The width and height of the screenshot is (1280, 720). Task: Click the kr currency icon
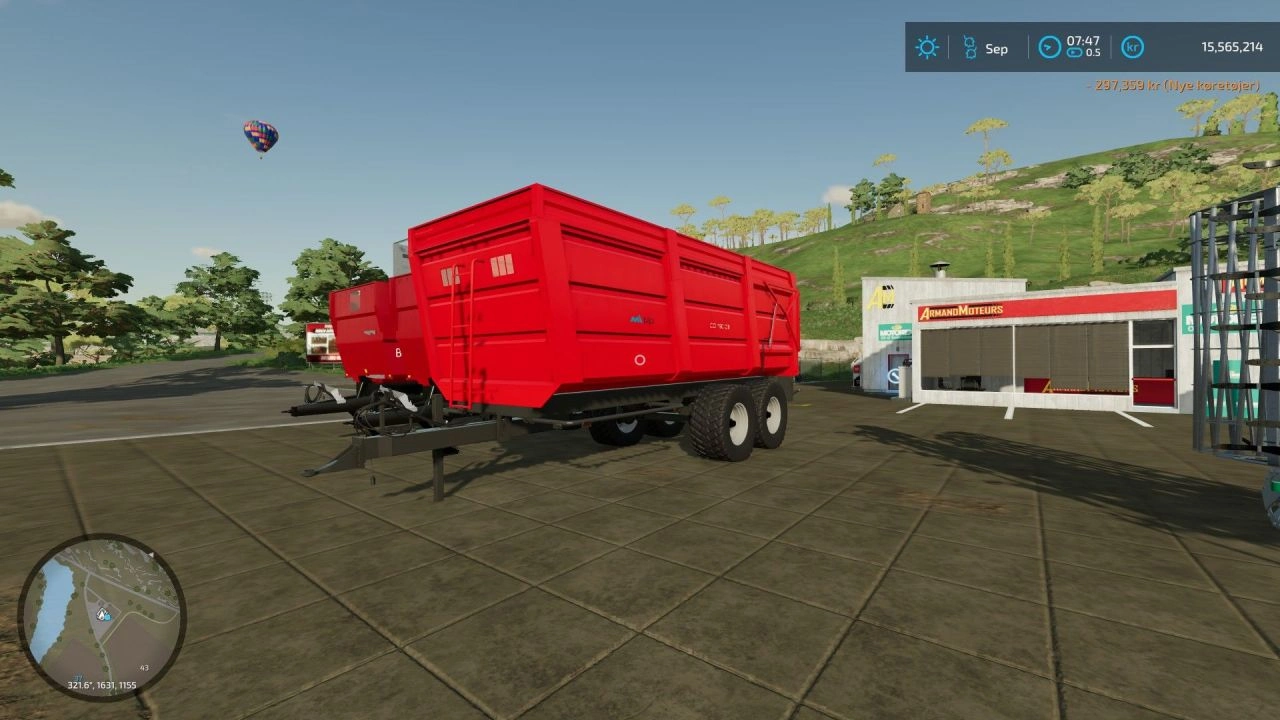(x=1131, y=47)
